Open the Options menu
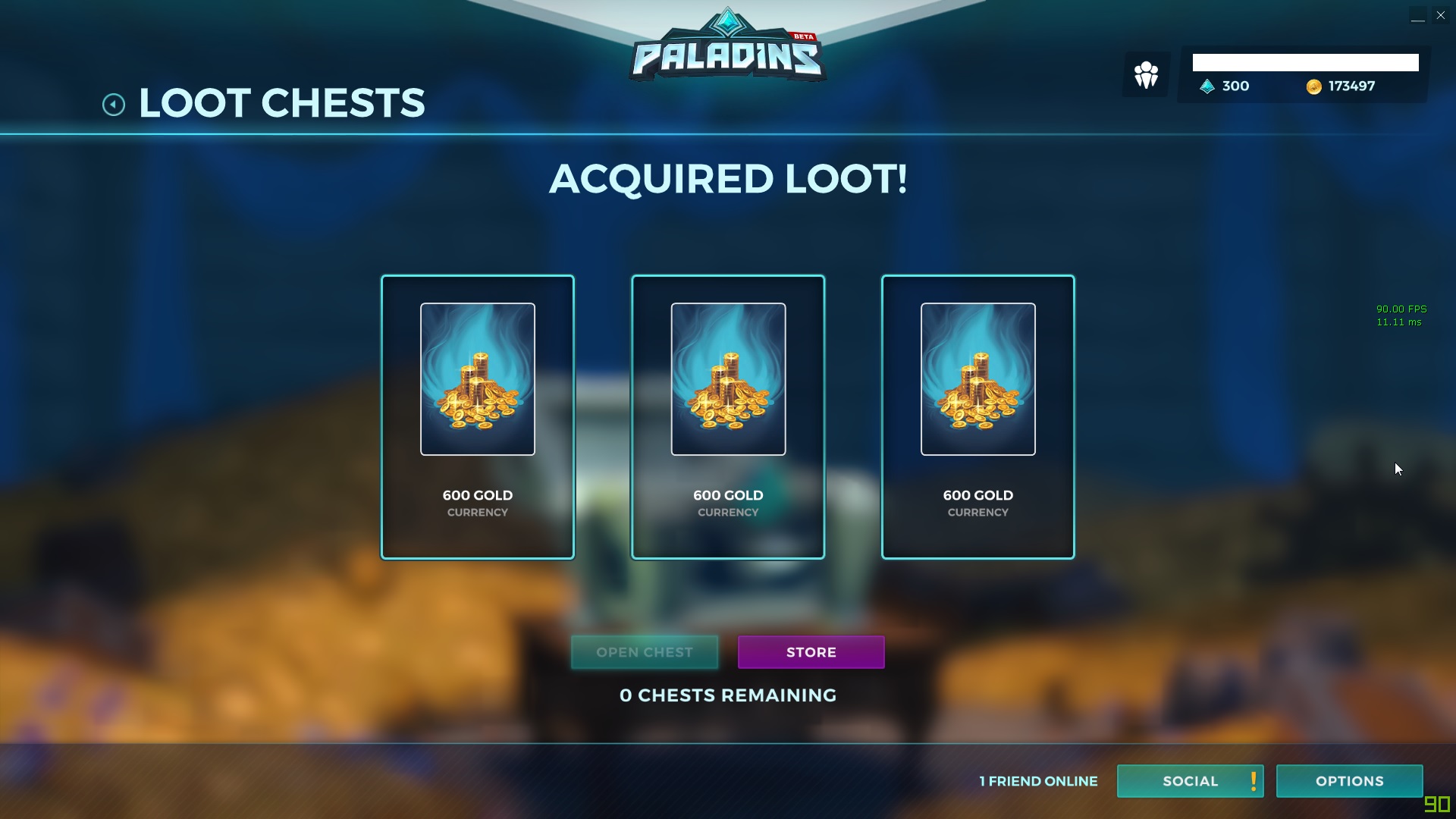Screen dimensions: 1456x819 click(x=1349, y=781)
